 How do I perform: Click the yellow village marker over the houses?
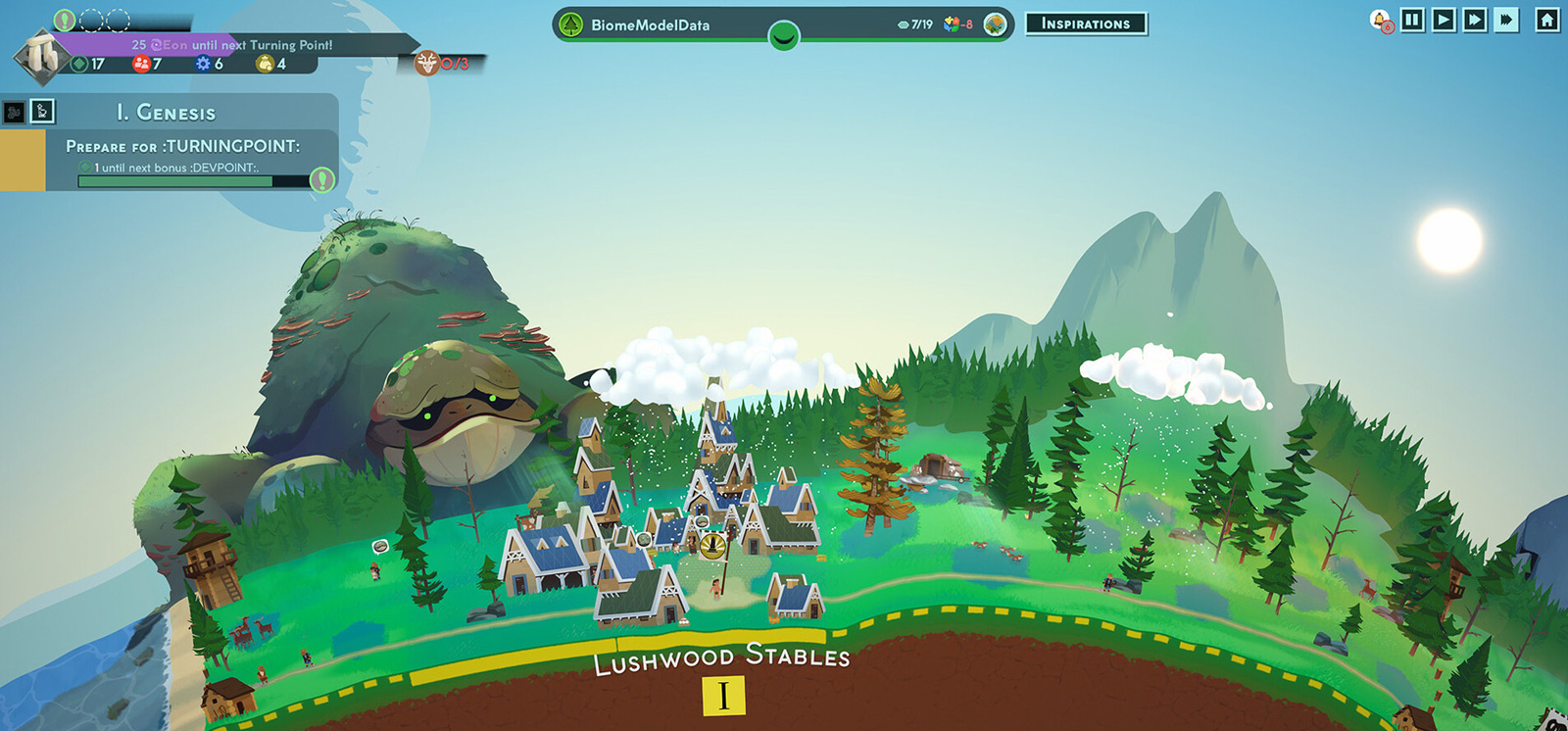point(712,545)
